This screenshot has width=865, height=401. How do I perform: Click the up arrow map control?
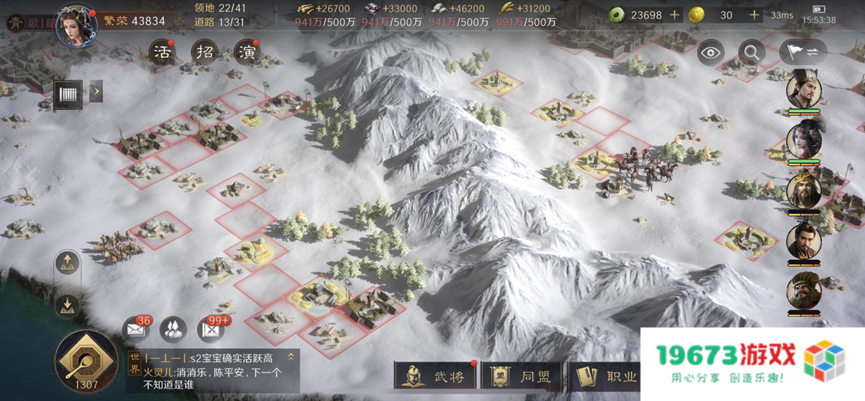pyautogui.click(x=69, y=265)
